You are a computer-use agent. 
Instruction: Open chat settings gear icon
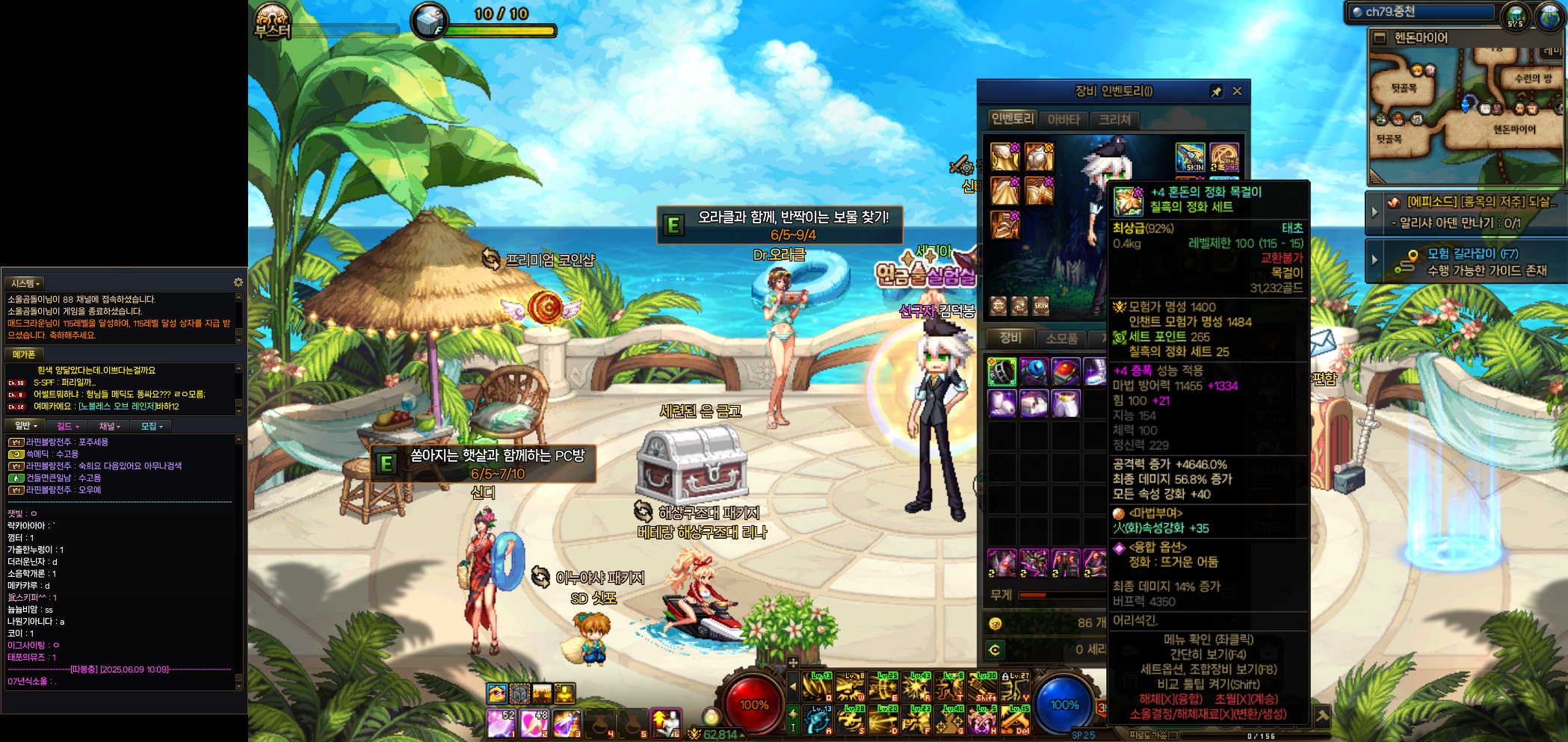[238, 282]
